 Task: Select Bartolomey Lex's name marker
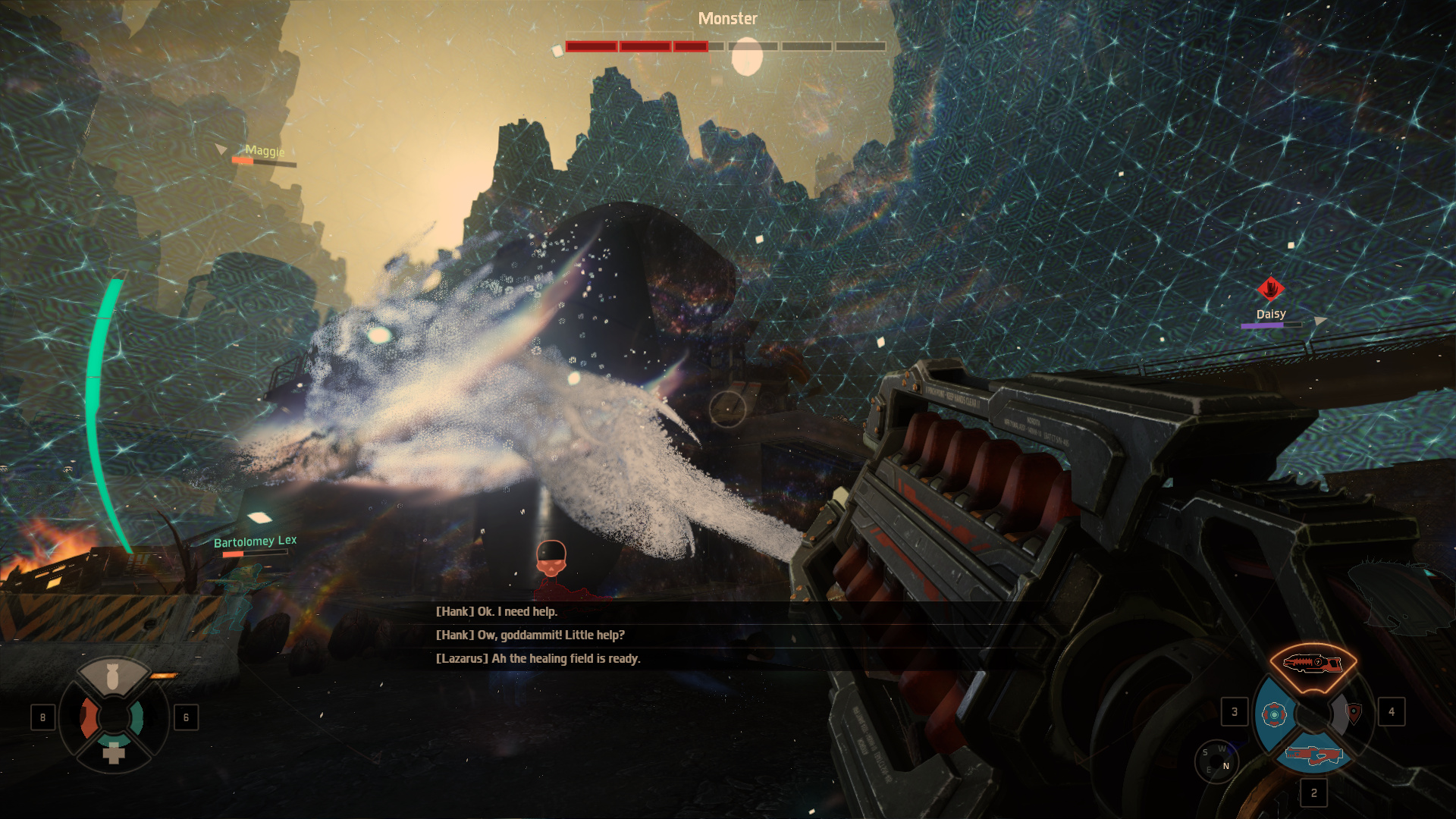click(255, 541)
